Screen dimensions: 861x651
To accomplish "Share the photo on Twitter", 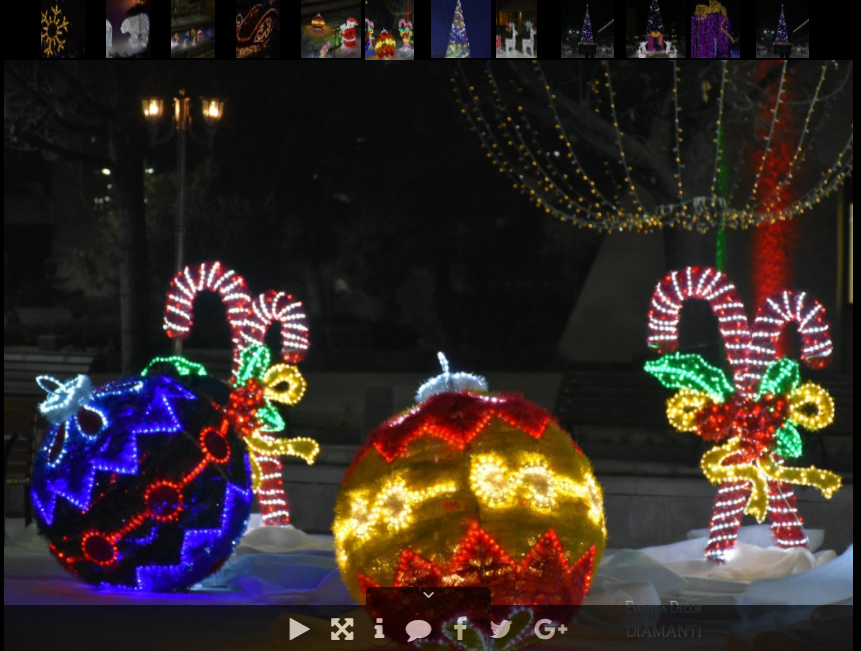I will click(x=501, y=629).
